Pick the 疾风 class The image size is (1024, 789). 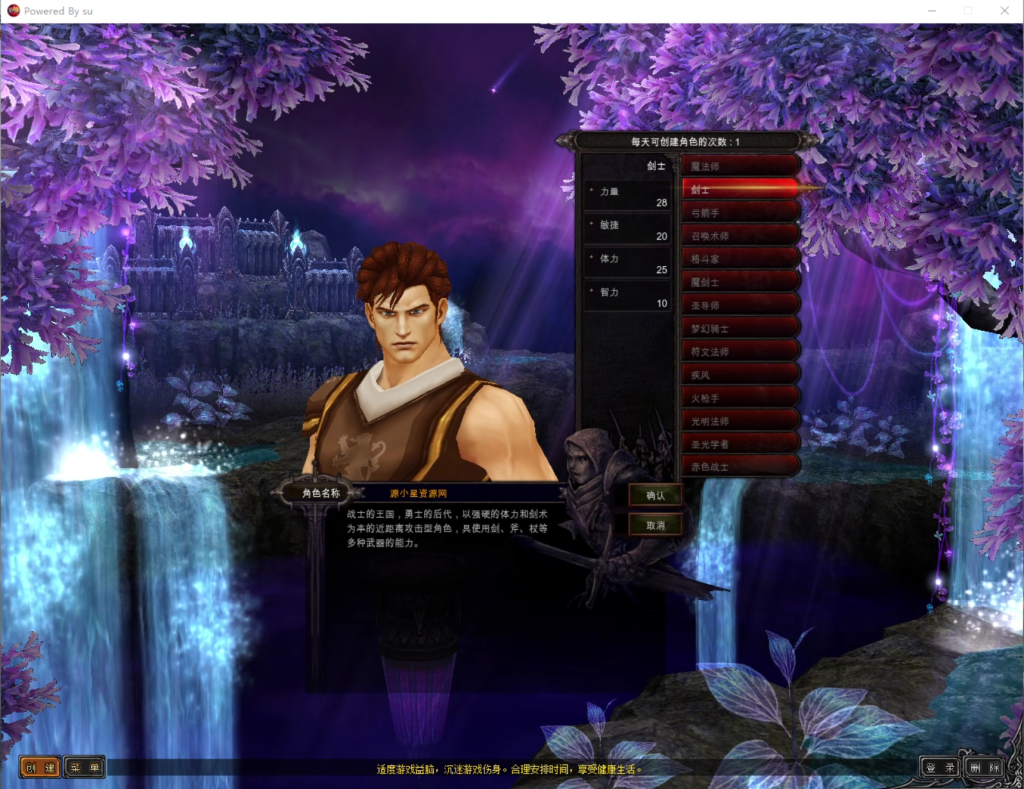740,374
